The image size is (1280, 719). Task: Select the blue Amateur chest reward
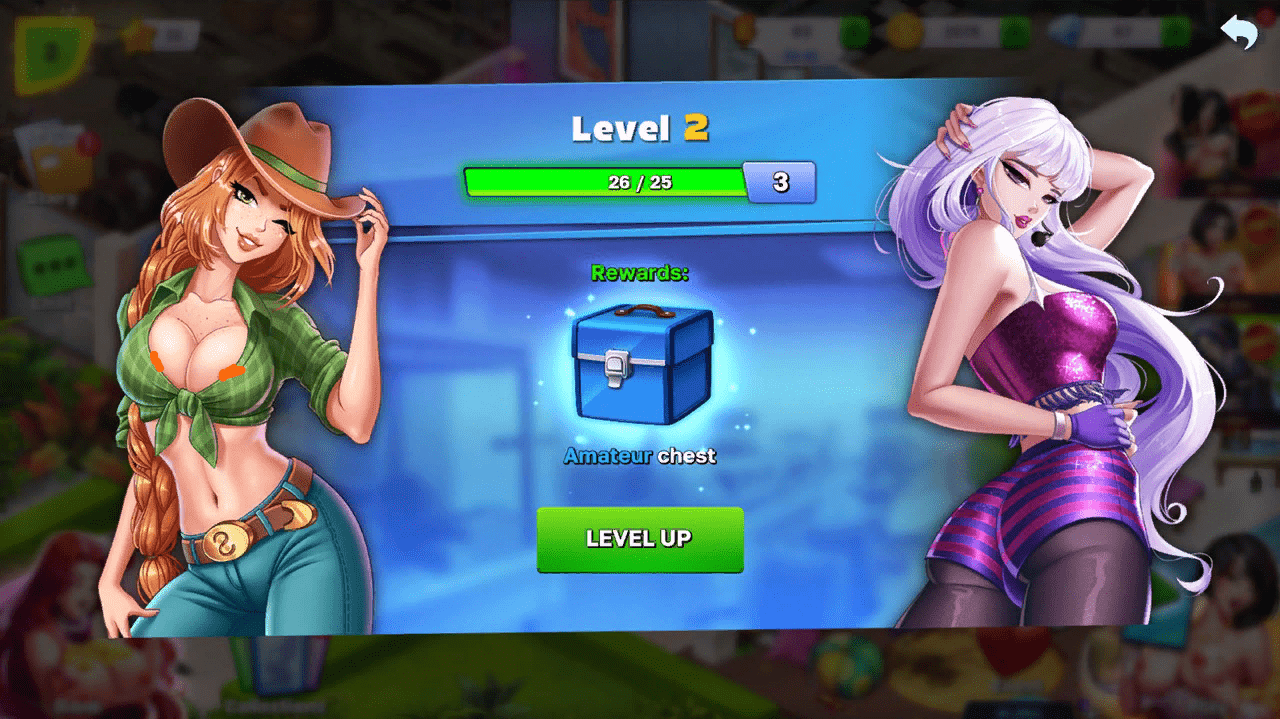[642, 365]
